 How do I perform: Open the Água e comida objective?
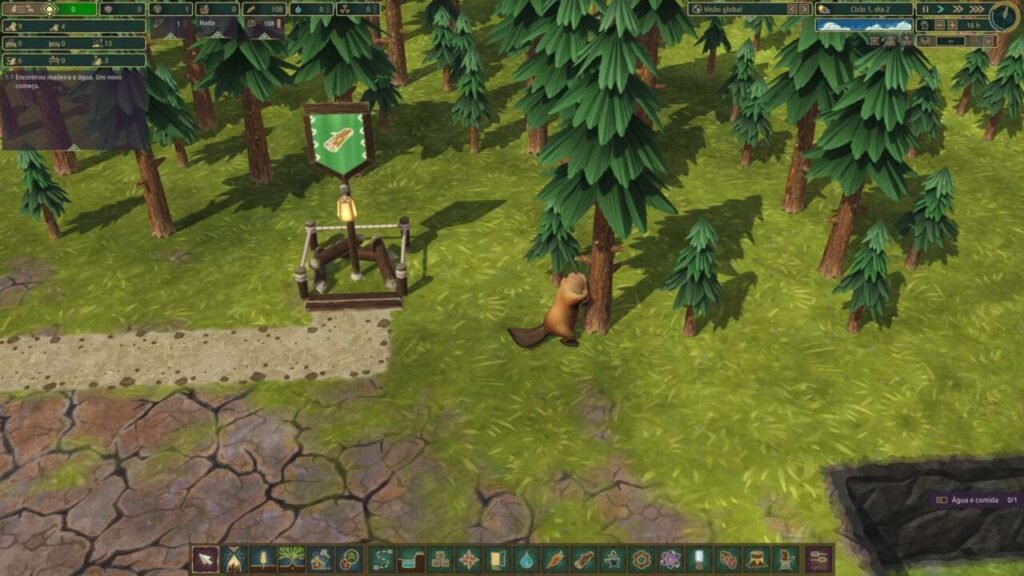975,499
